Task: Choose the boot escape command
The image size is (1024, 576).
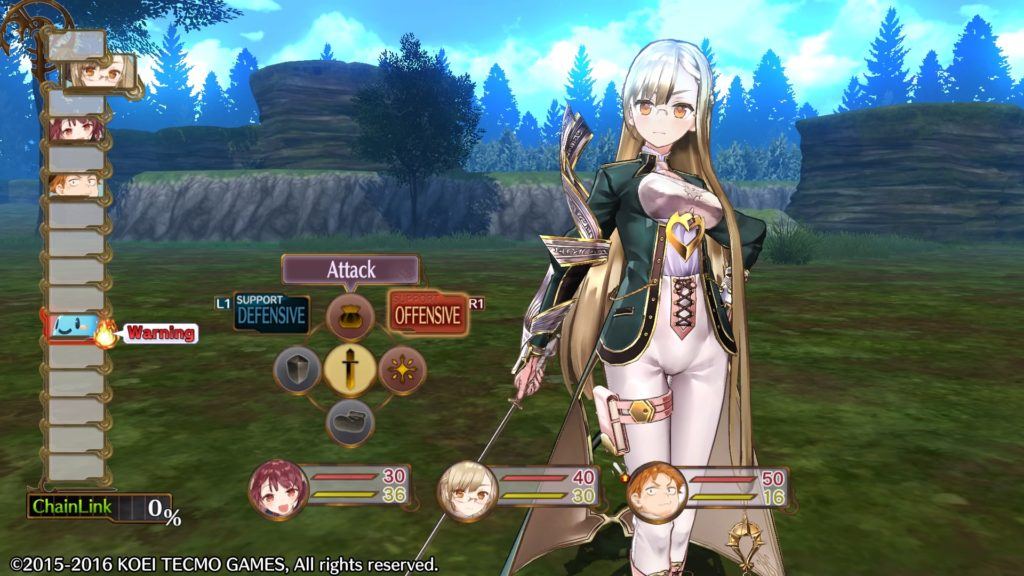Action: click(x=350, y=422)
